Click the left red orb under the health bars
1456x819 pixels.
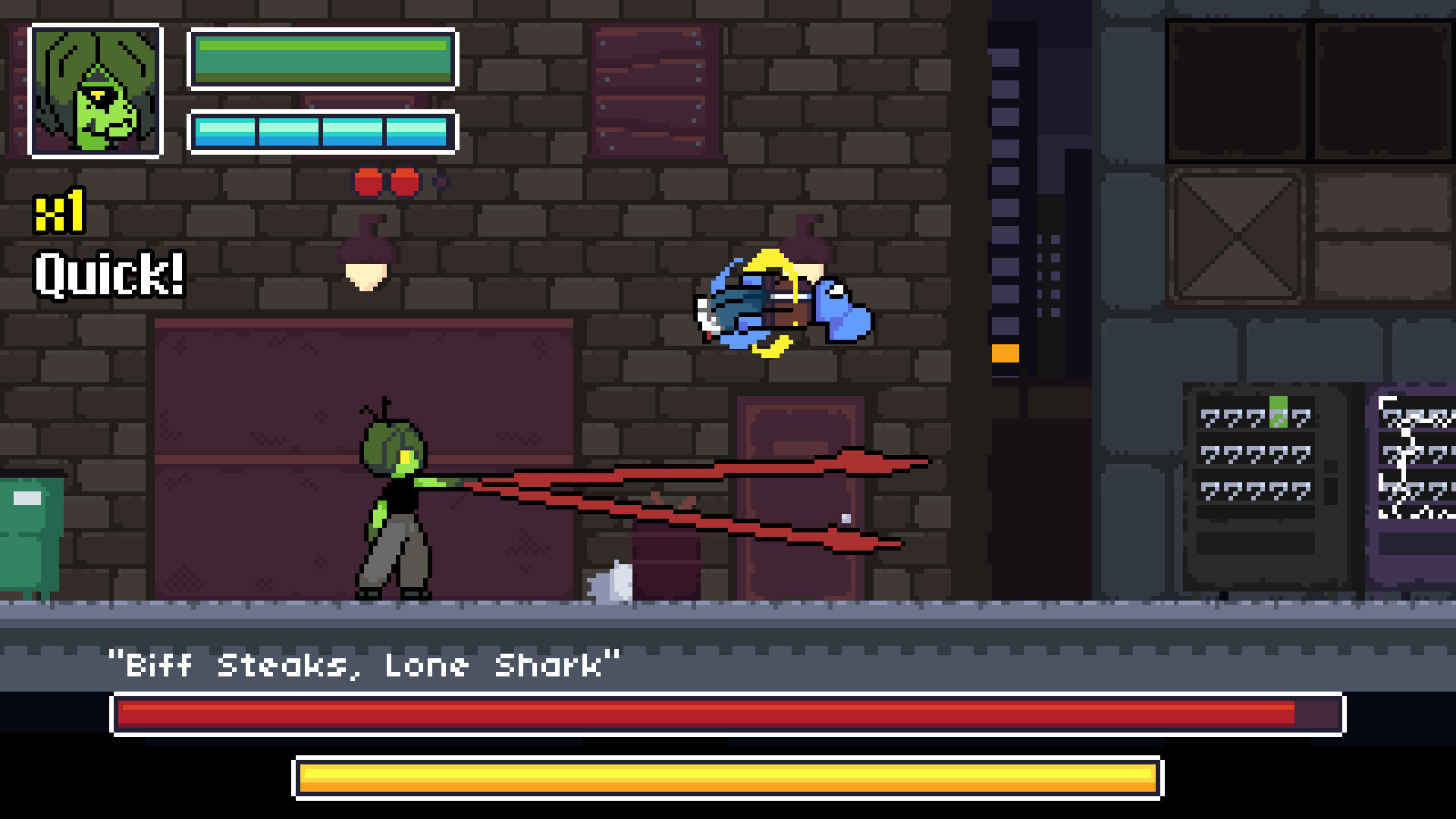[369, 181]
